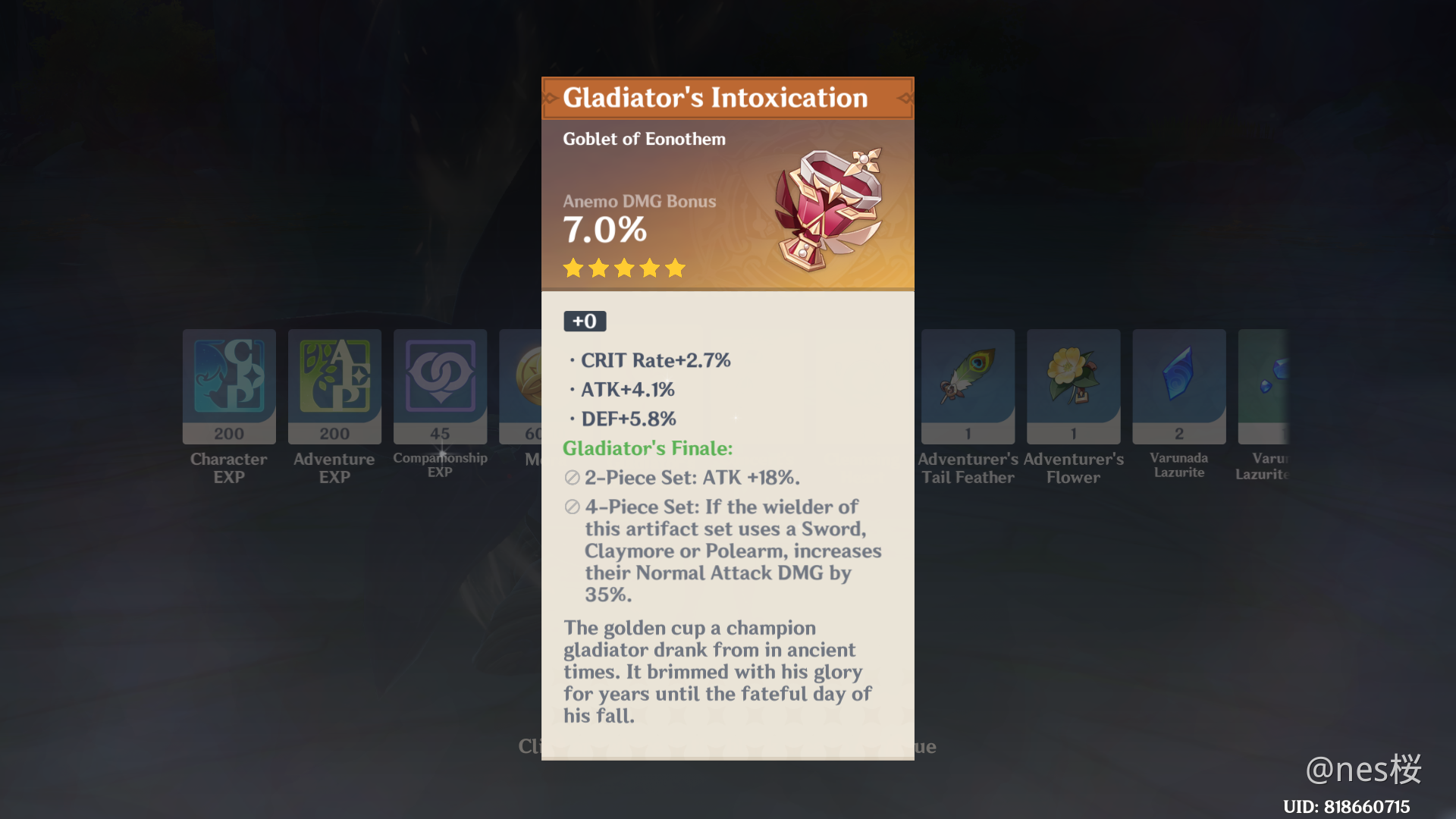The width and height of the screenshot is (1456, 819).
Task: Click the +0 enhancement level badge
Action: (584, 321)
